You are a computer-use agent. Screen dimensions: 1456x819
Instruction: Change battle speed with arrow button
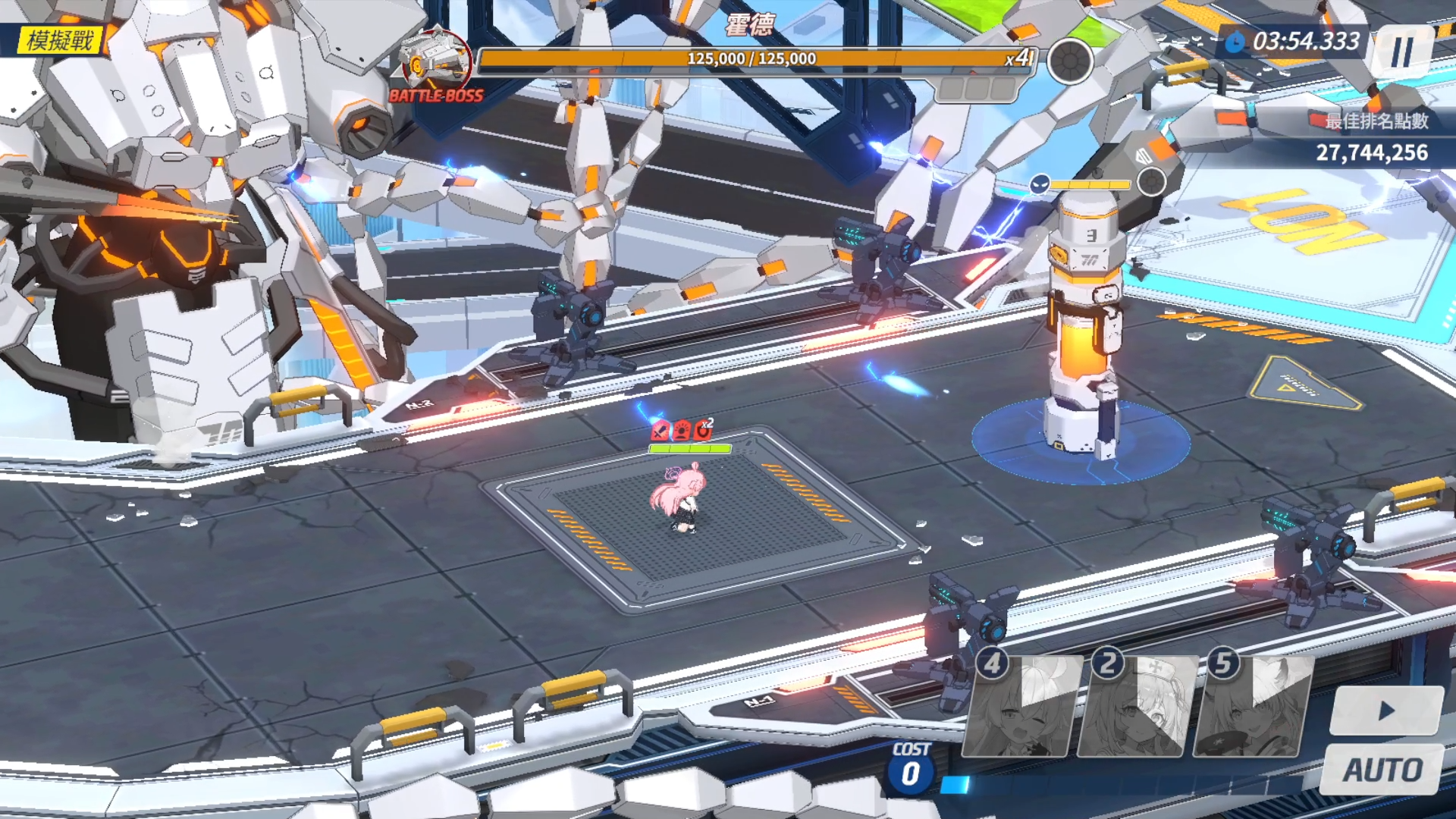click(1386, 711)
